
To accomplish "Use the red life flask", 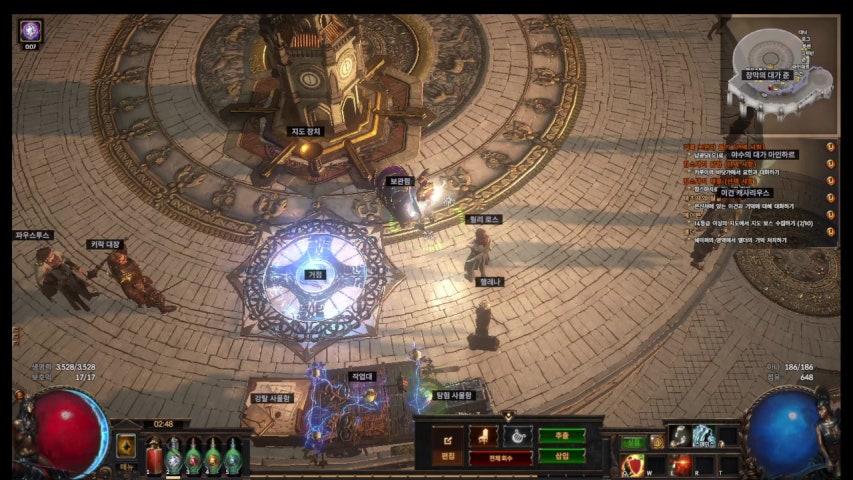I will tap(154, 457).
